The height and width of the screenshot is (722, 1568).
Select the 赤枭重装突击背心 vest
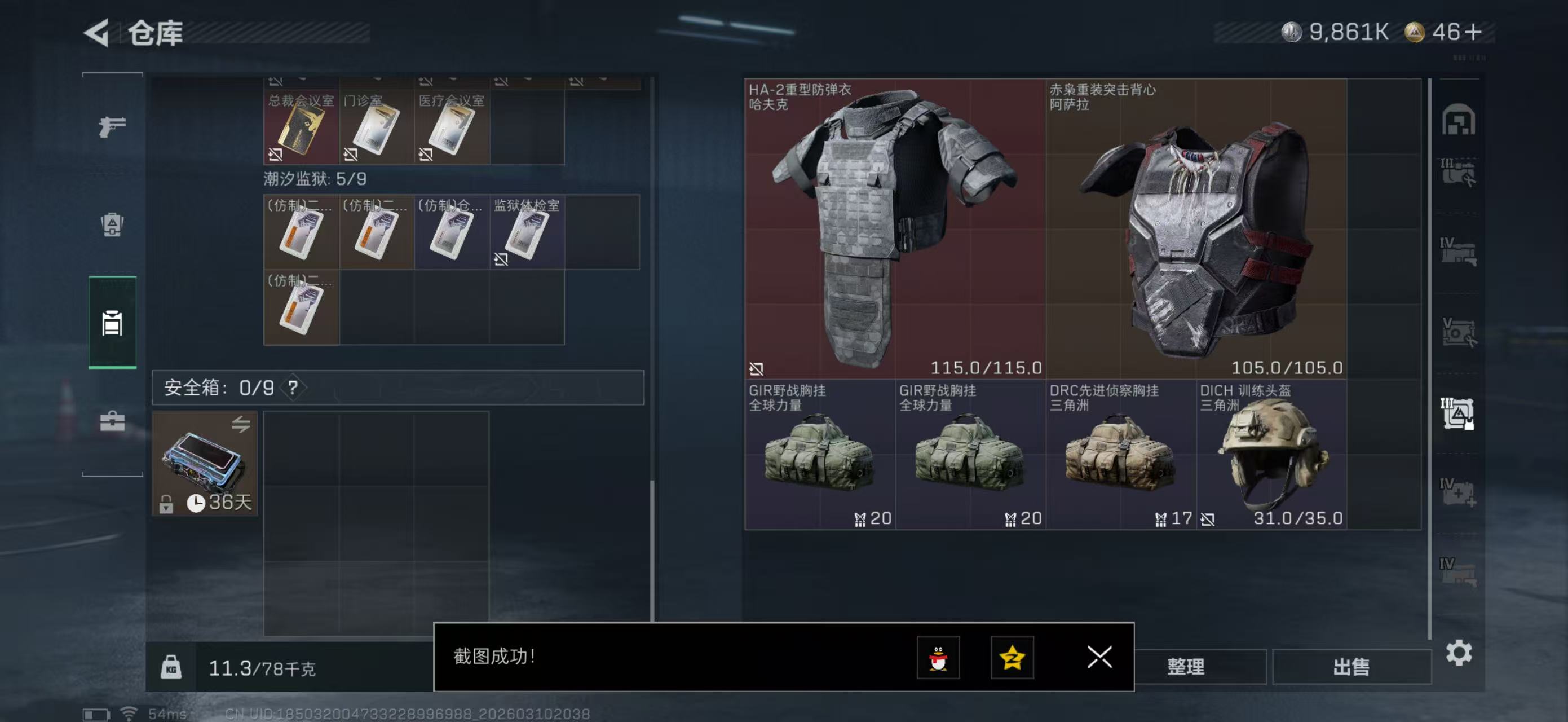(1195, 229)
